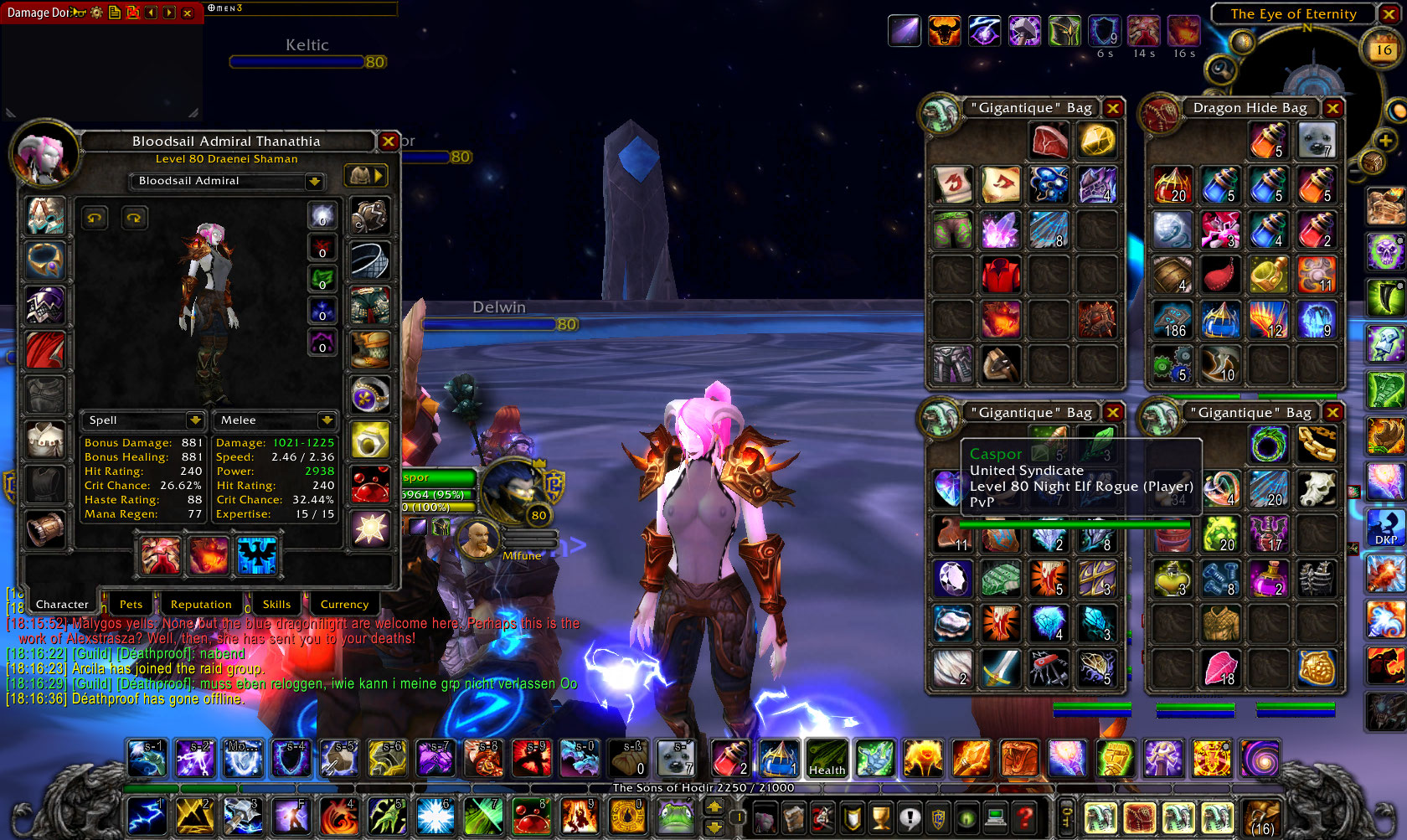This screenshot has height=840, width=1407.
Task: Open the question mark help button
Action: [x=1023, y=817]
